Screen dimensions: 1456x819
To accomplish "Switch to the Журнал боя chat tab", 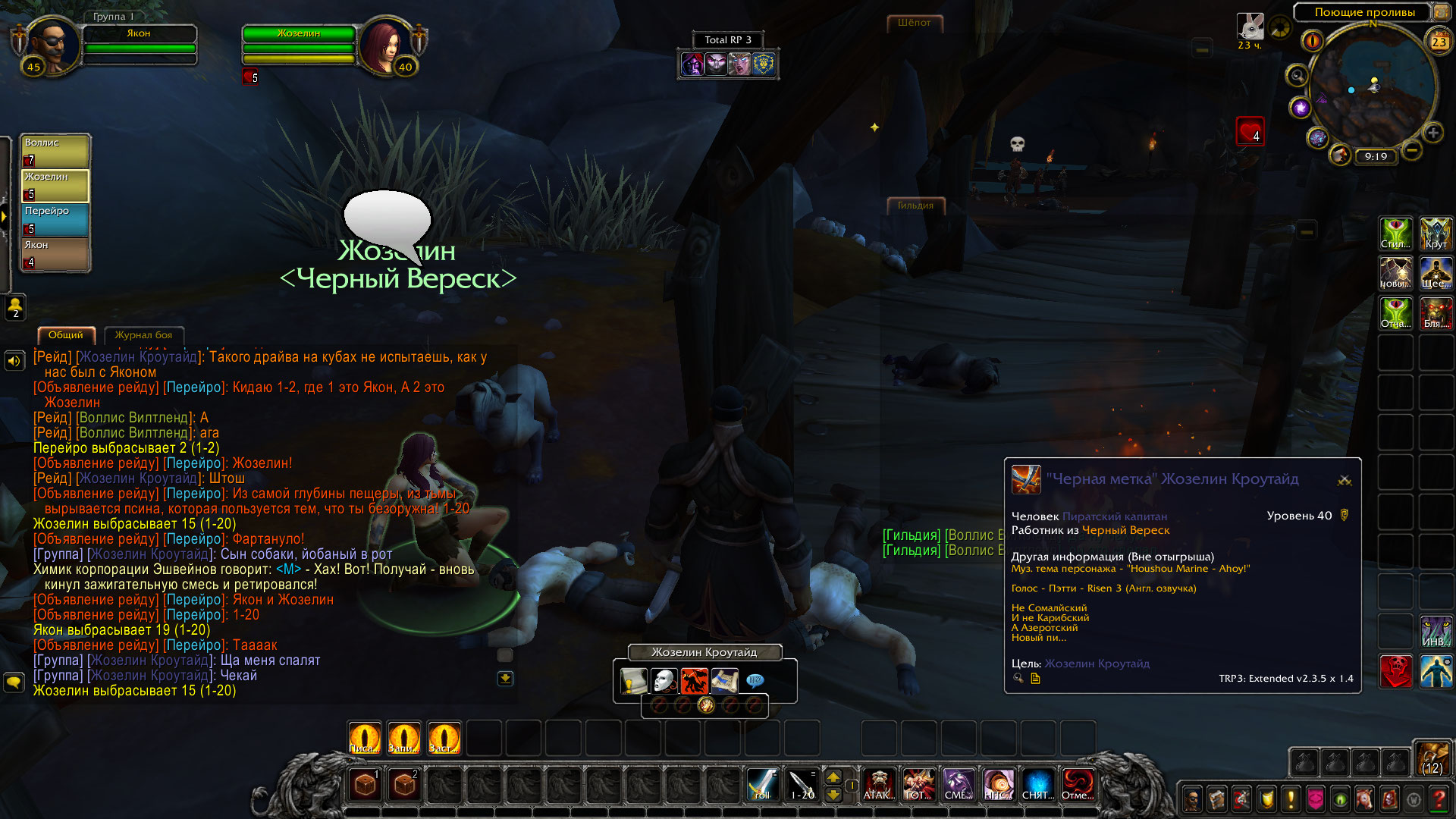I will coord(143,335).
